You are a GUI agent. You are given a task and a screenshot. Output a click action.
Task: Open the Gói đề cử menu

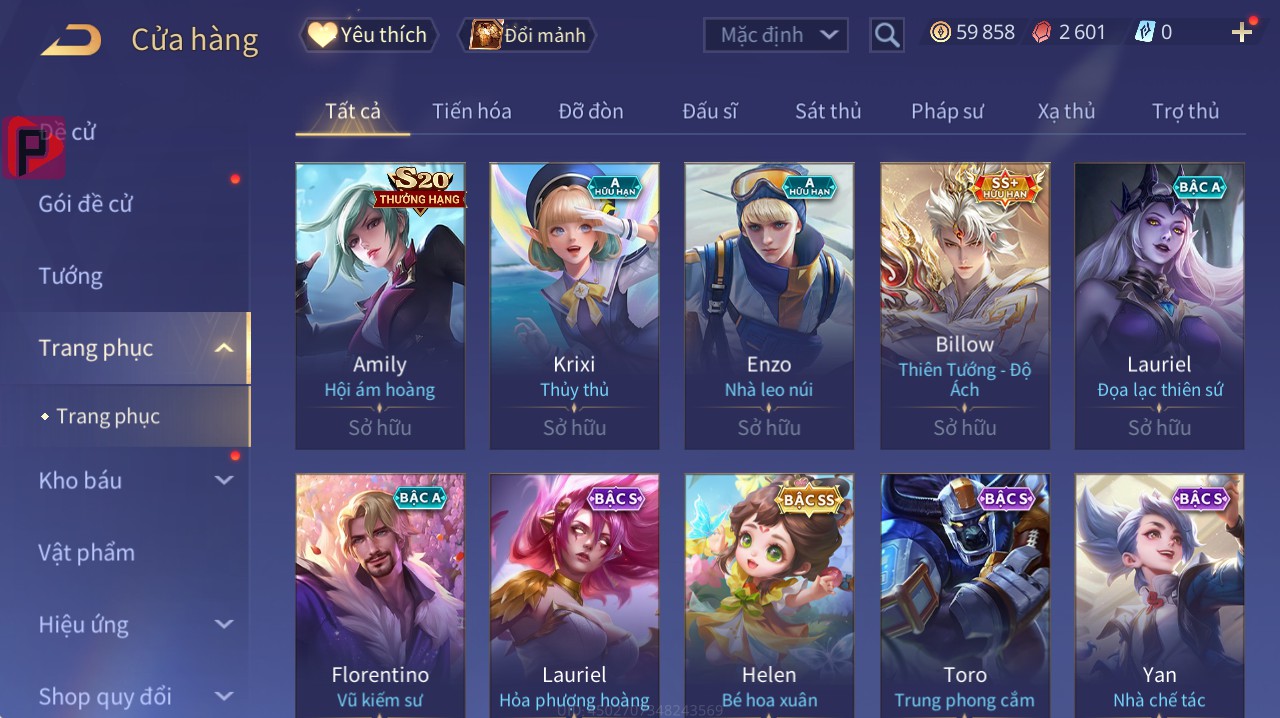click(x=86, y=204)
